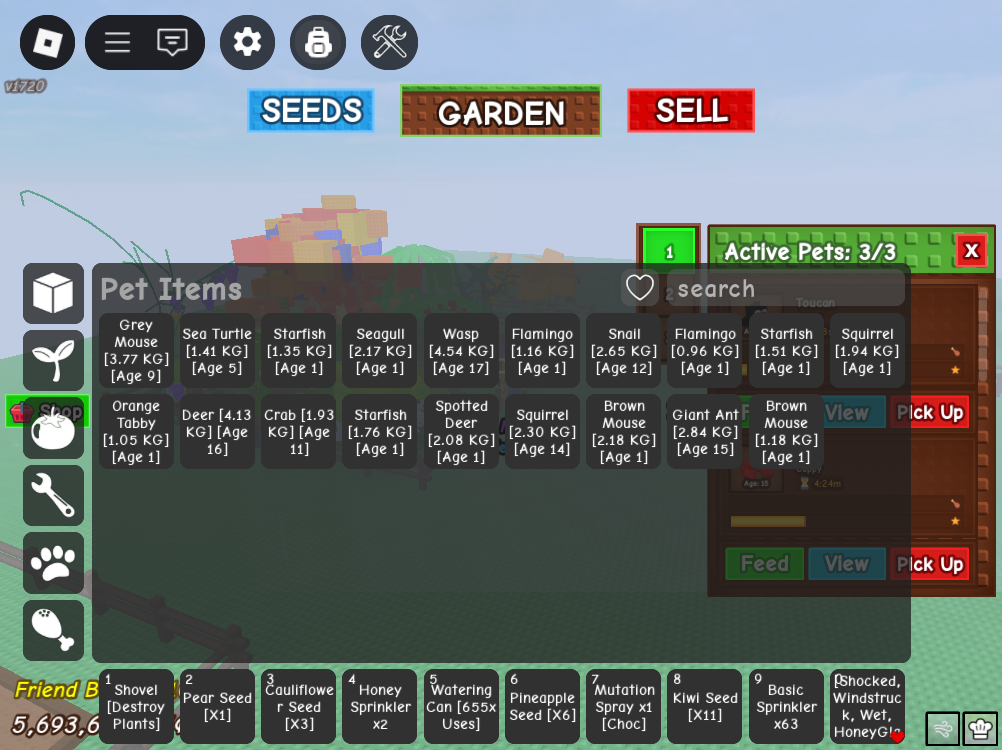This screenshot has height=750, width=1002.
Task: Choose the Sea Turtle pet slot
Action: point(217,350)
